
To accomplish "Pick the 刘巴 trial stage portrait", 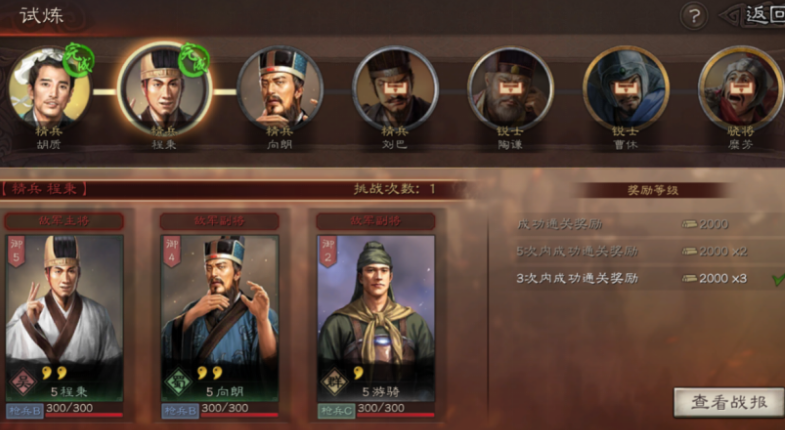I will pyautogui.click(x=396, y=88).
